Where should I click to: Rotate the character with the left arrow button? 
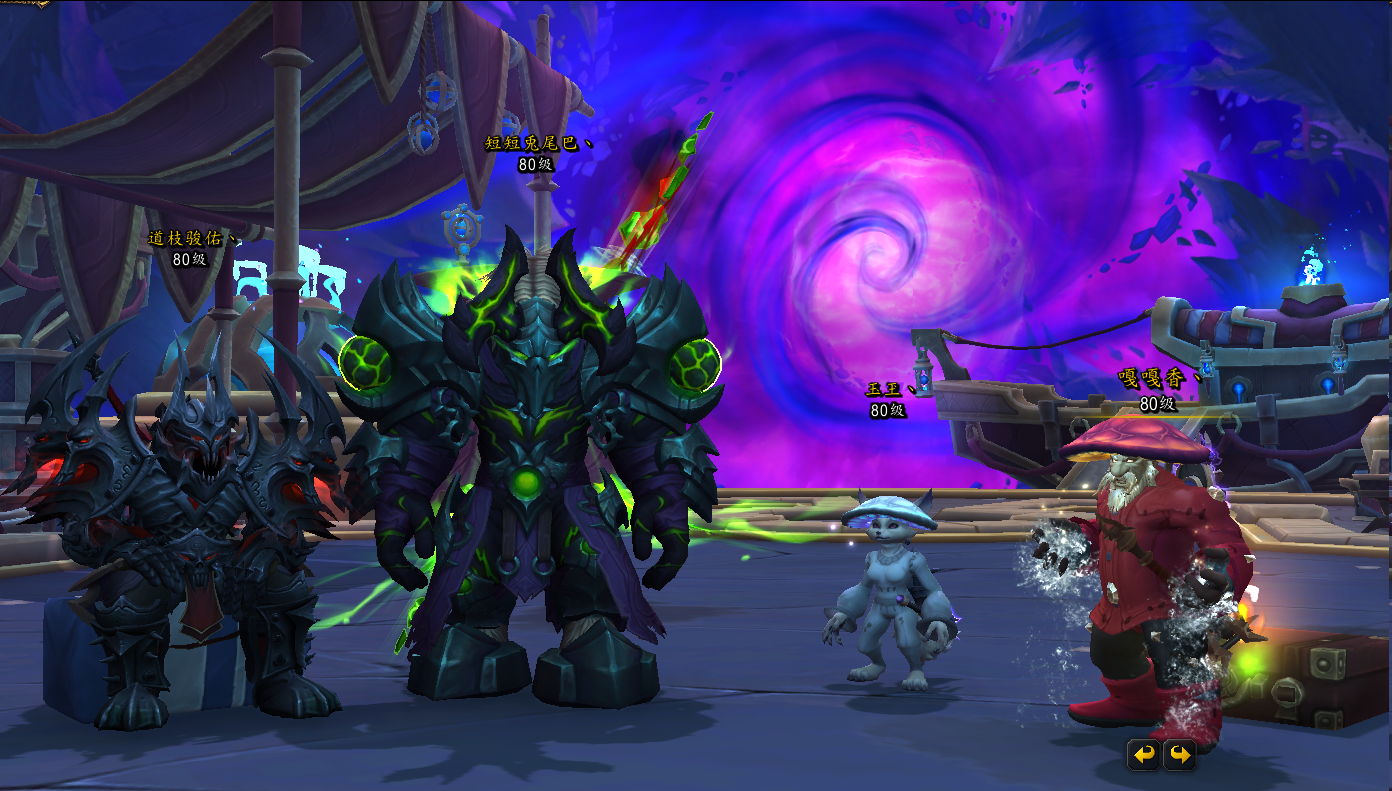tap(1144, 755)
